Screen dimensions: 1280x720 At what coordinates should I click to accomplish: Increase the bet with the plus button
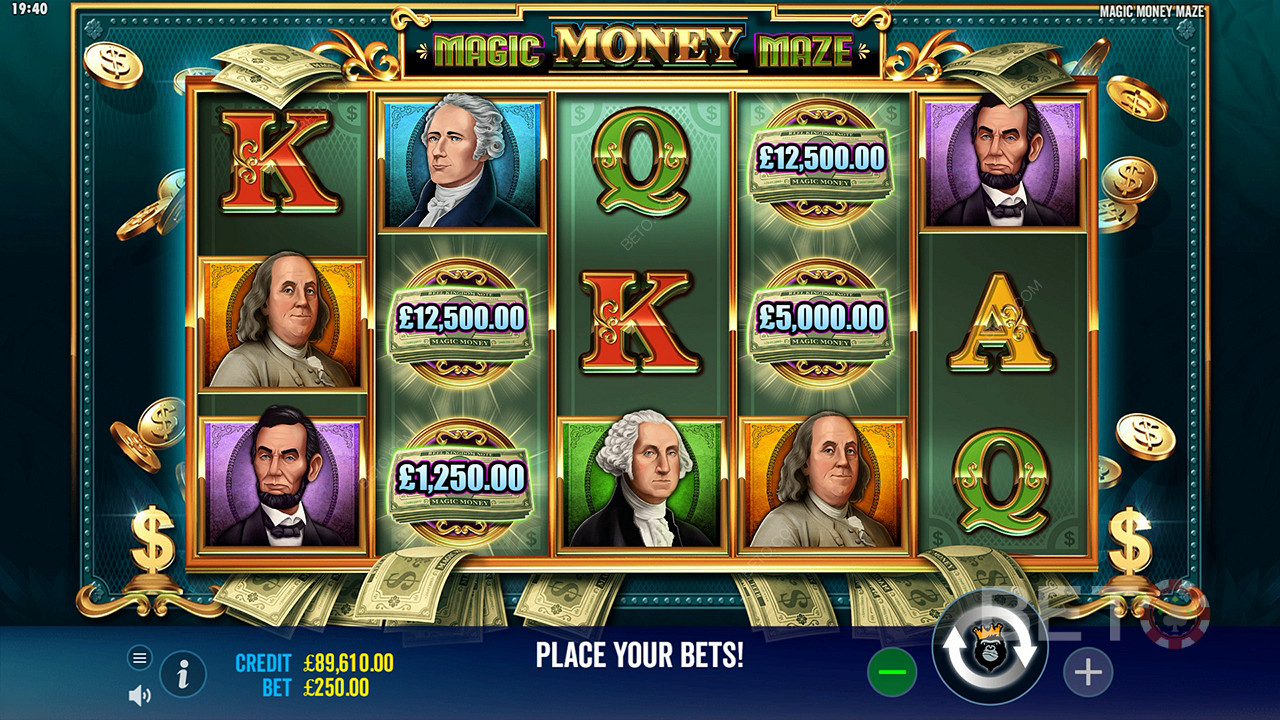pyautogui.click(x=1087, y=673)
